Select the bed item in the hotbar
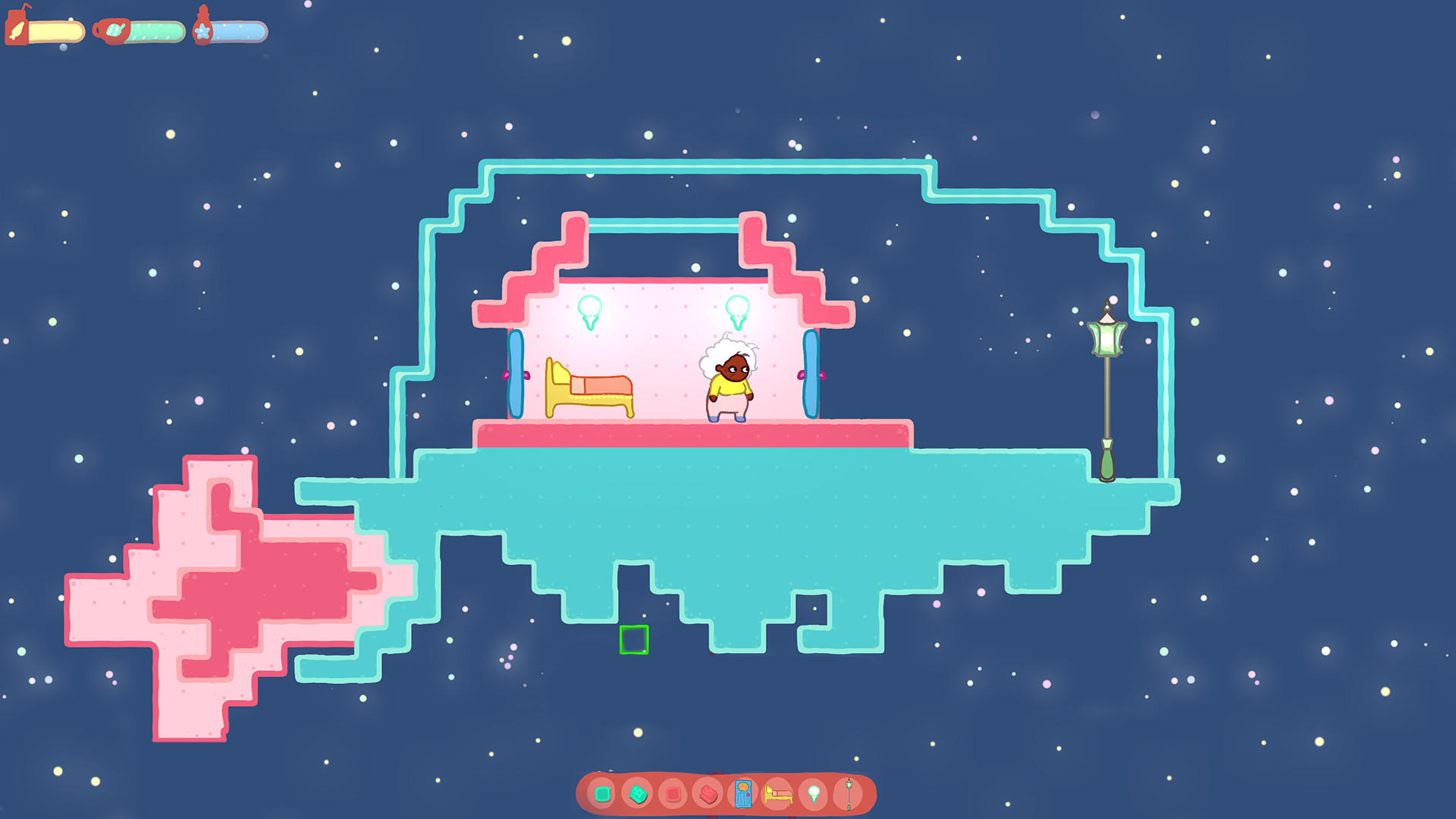Screen dimensions: 1456x819 [x=778, y=794]
